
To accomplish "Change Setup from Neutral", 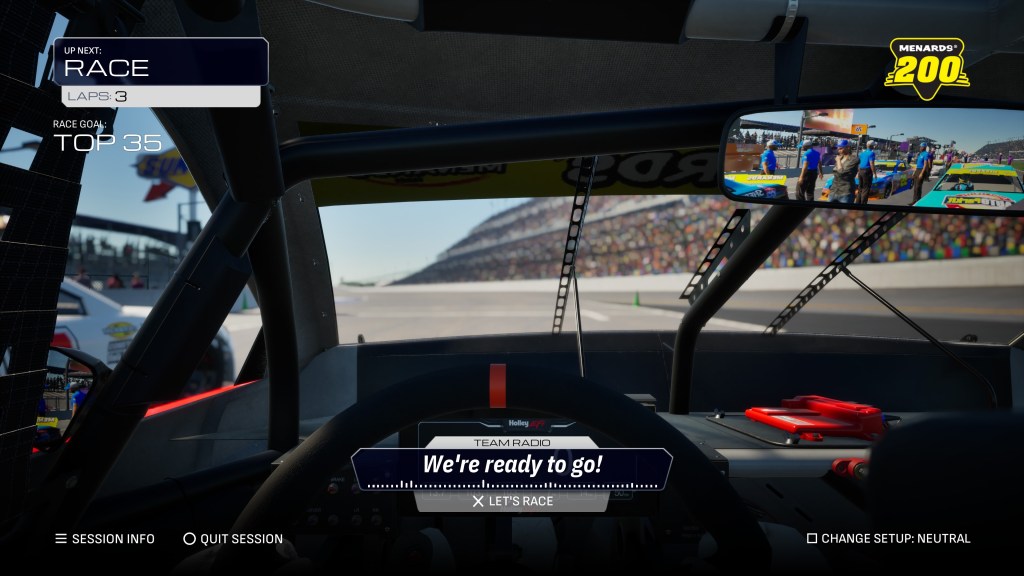I will click(x=888, y=539).
